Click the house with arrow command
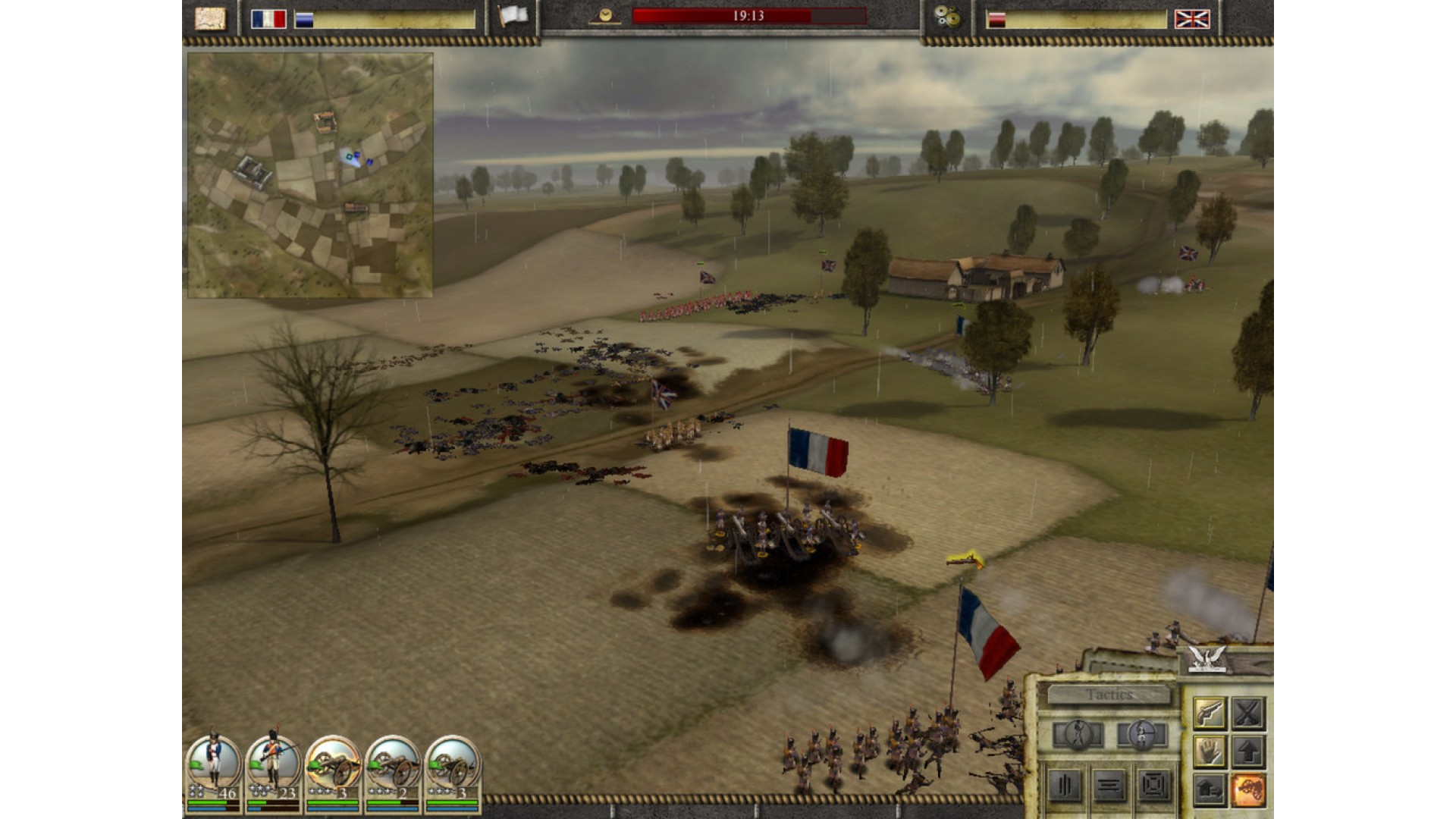Screen dimensions: 1456x819 click(1209, 790)
